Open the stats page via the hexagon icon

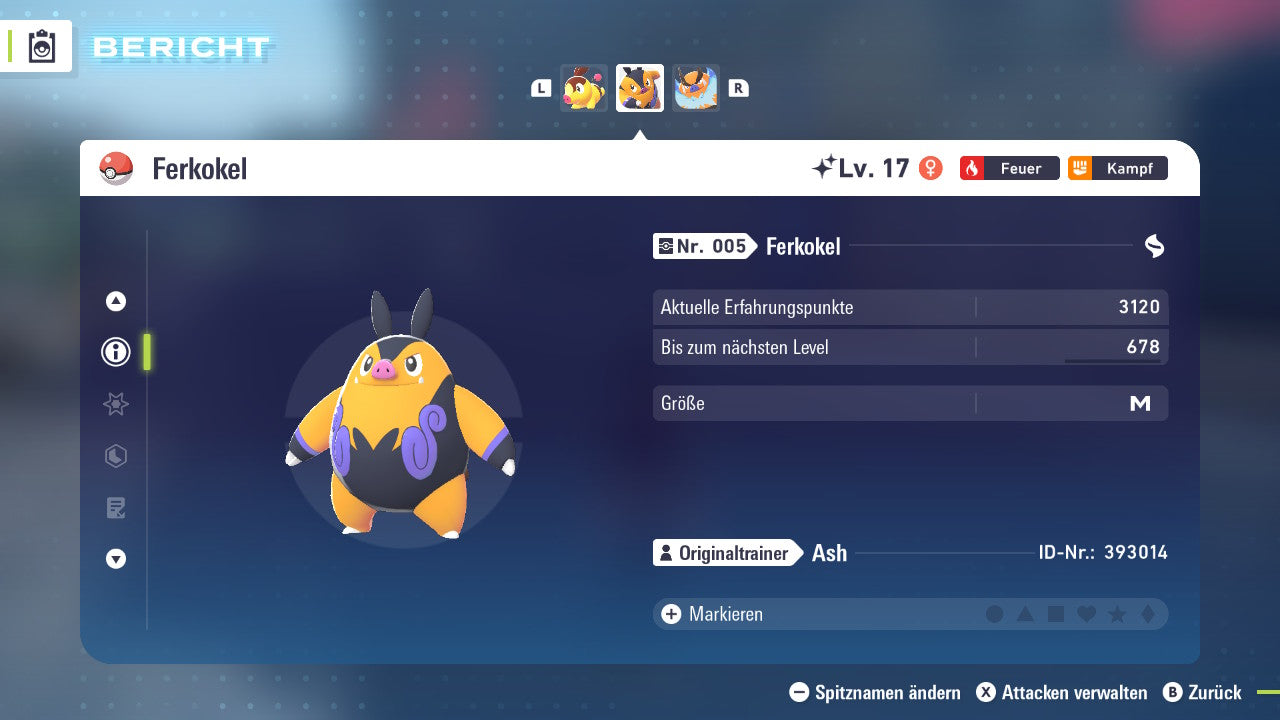point(115,456)
